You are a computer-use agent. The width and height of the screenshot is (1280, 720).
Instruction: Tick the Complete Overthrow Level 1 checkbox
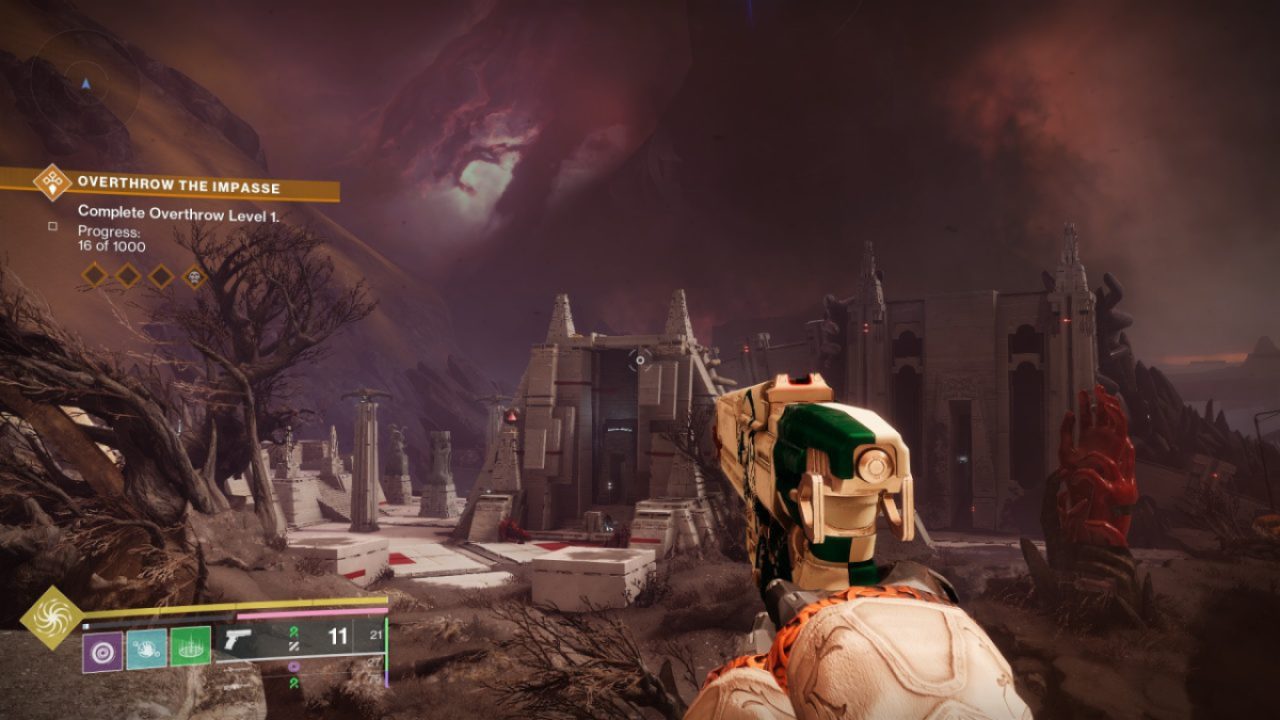[53, 227]
